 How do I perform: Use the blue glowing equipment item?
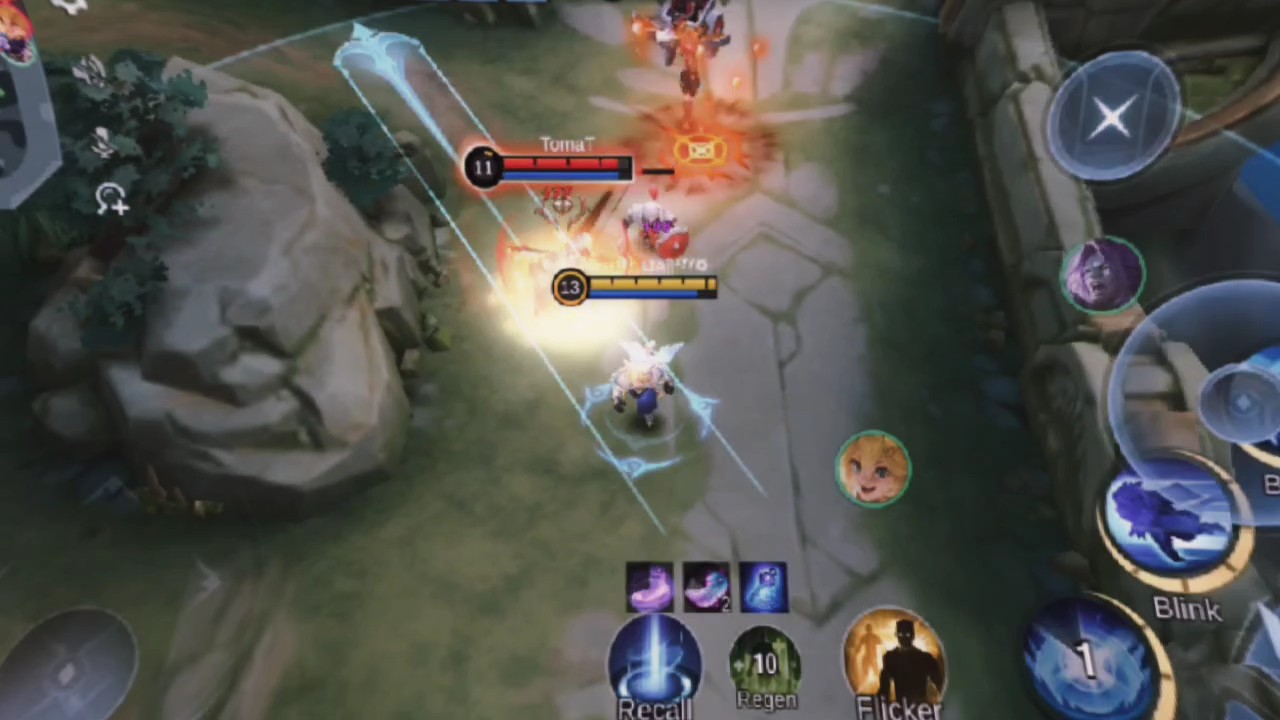coord(763,587)
